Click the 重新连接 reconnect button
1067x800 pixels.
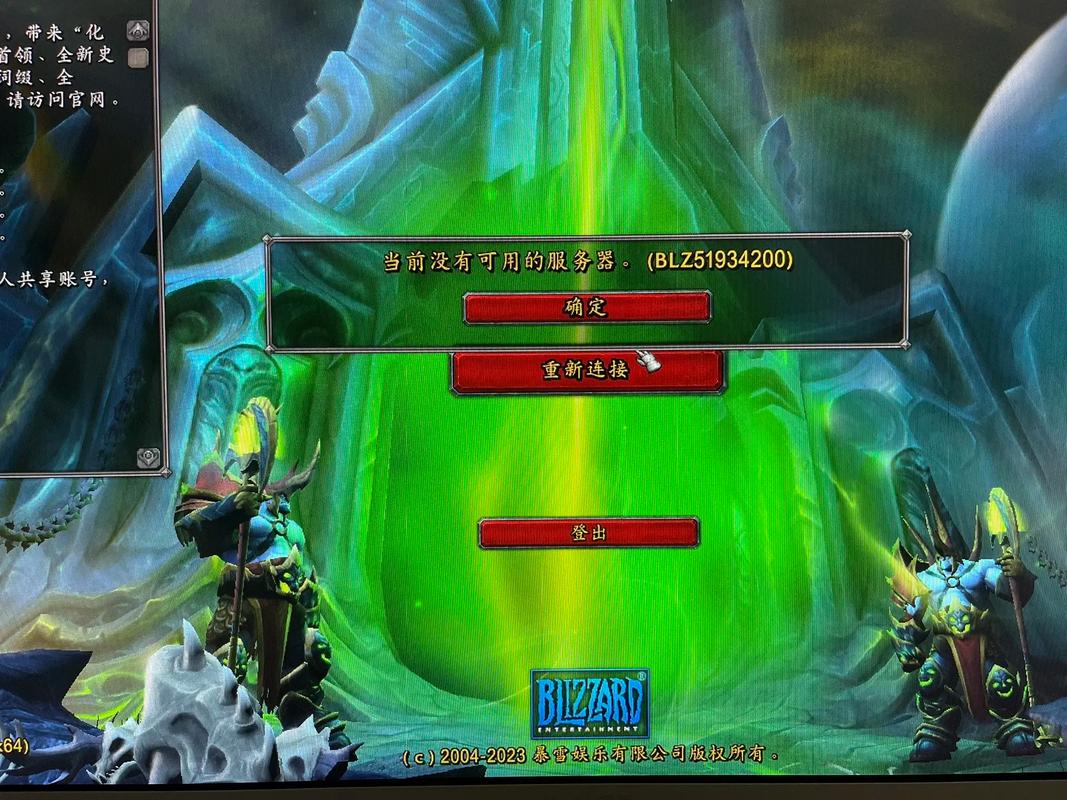[587, 370]
